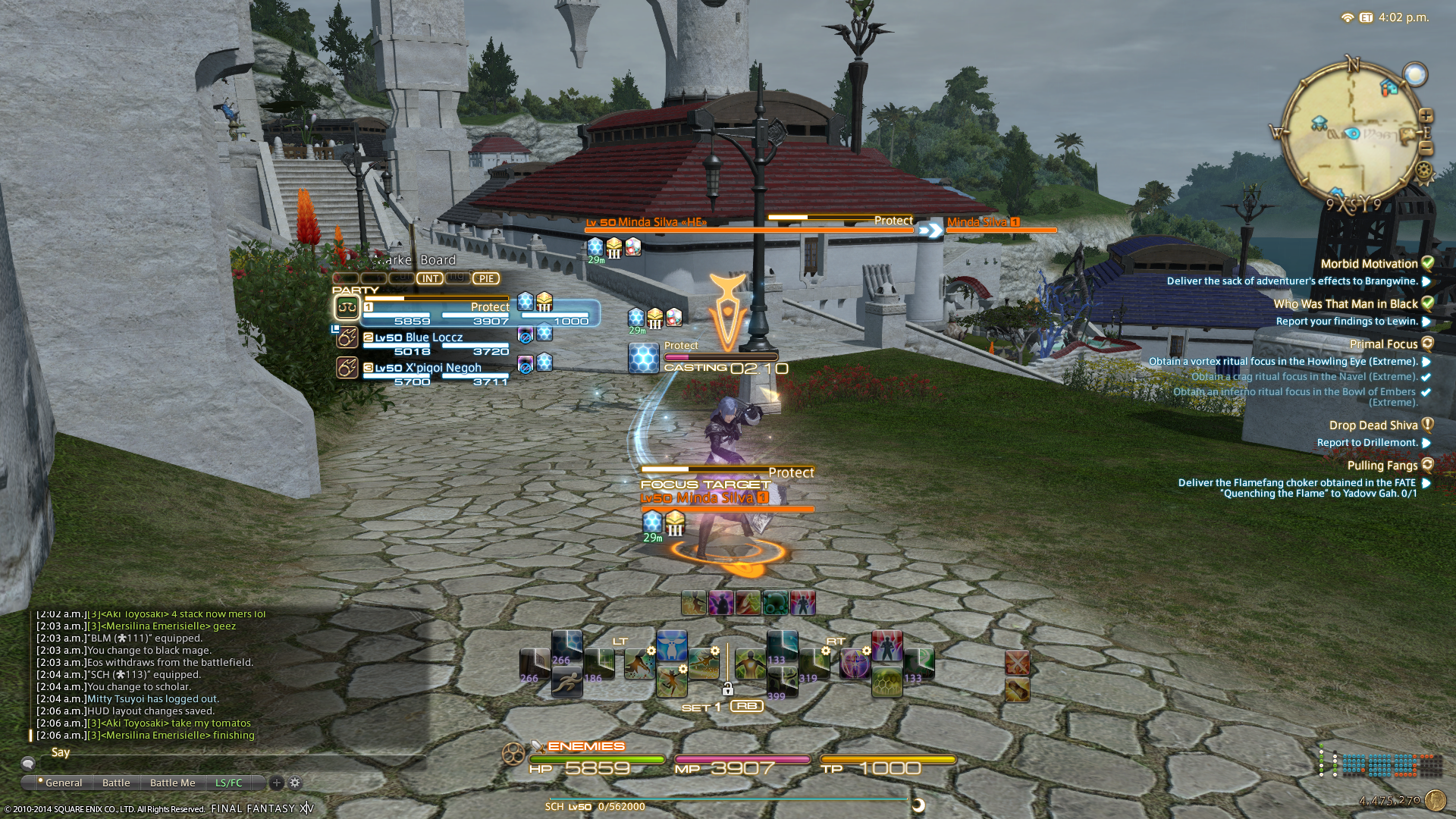Open the Battle chat tab
This screenshot has width=1456, height=819.
pos(116,783)
